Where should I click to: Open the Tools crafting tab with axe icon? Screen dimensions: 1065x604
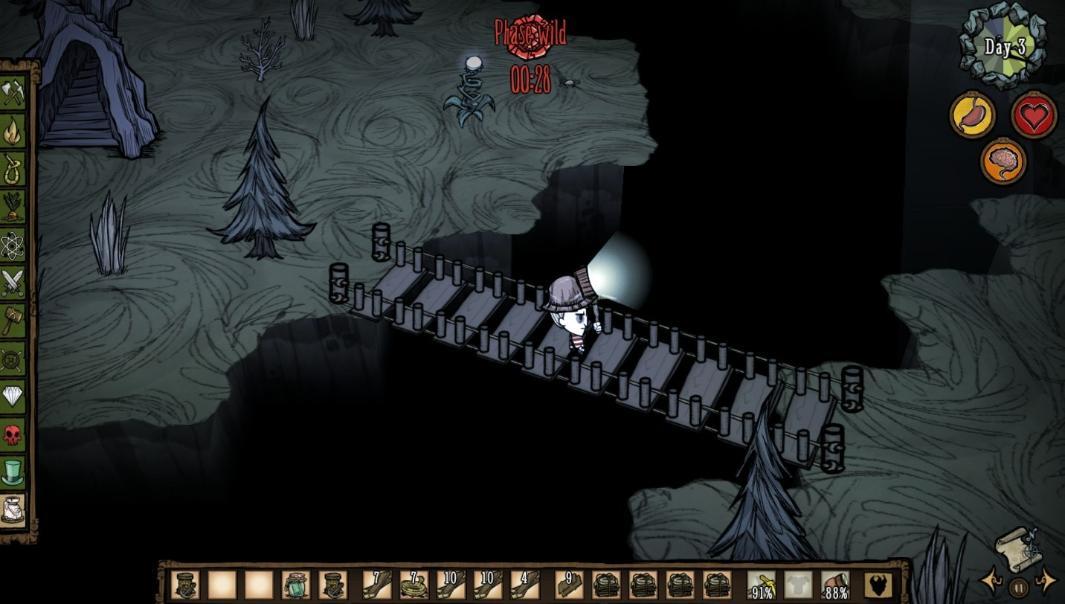13,94
